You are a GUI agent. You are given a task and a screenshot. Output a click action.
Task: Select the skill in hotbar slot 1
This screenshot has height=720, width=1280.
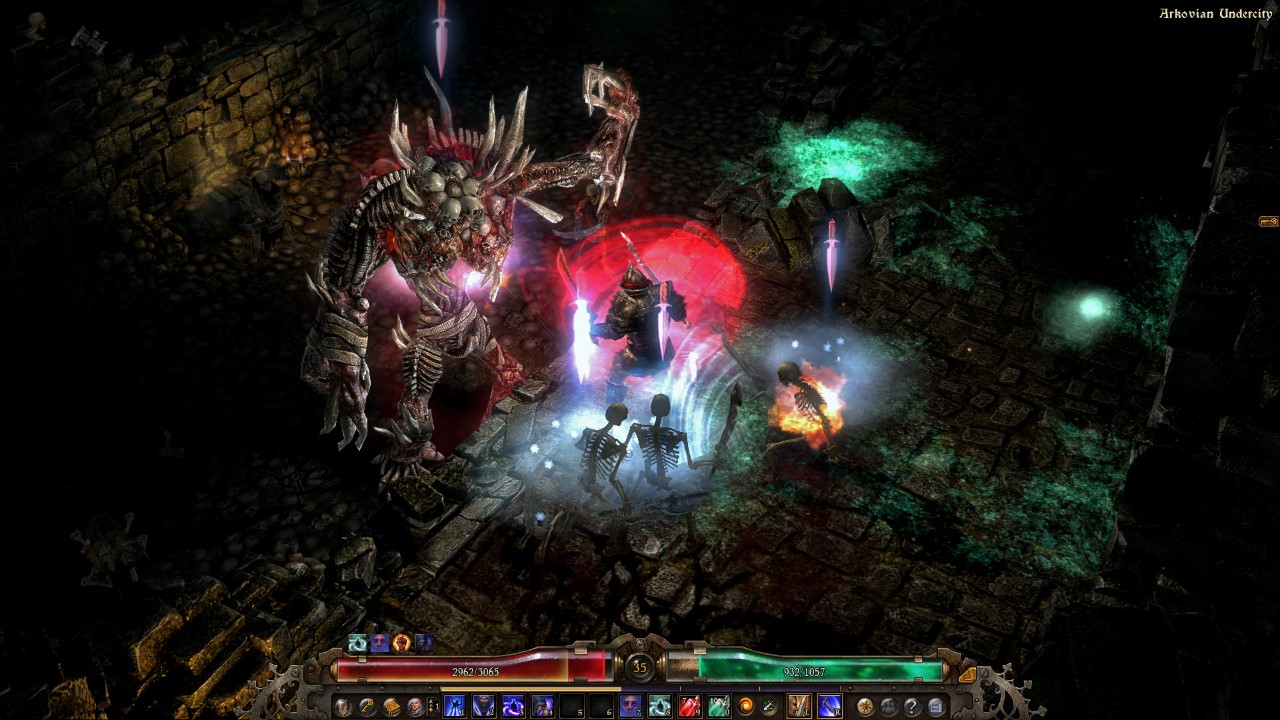(x=453, y=704)
